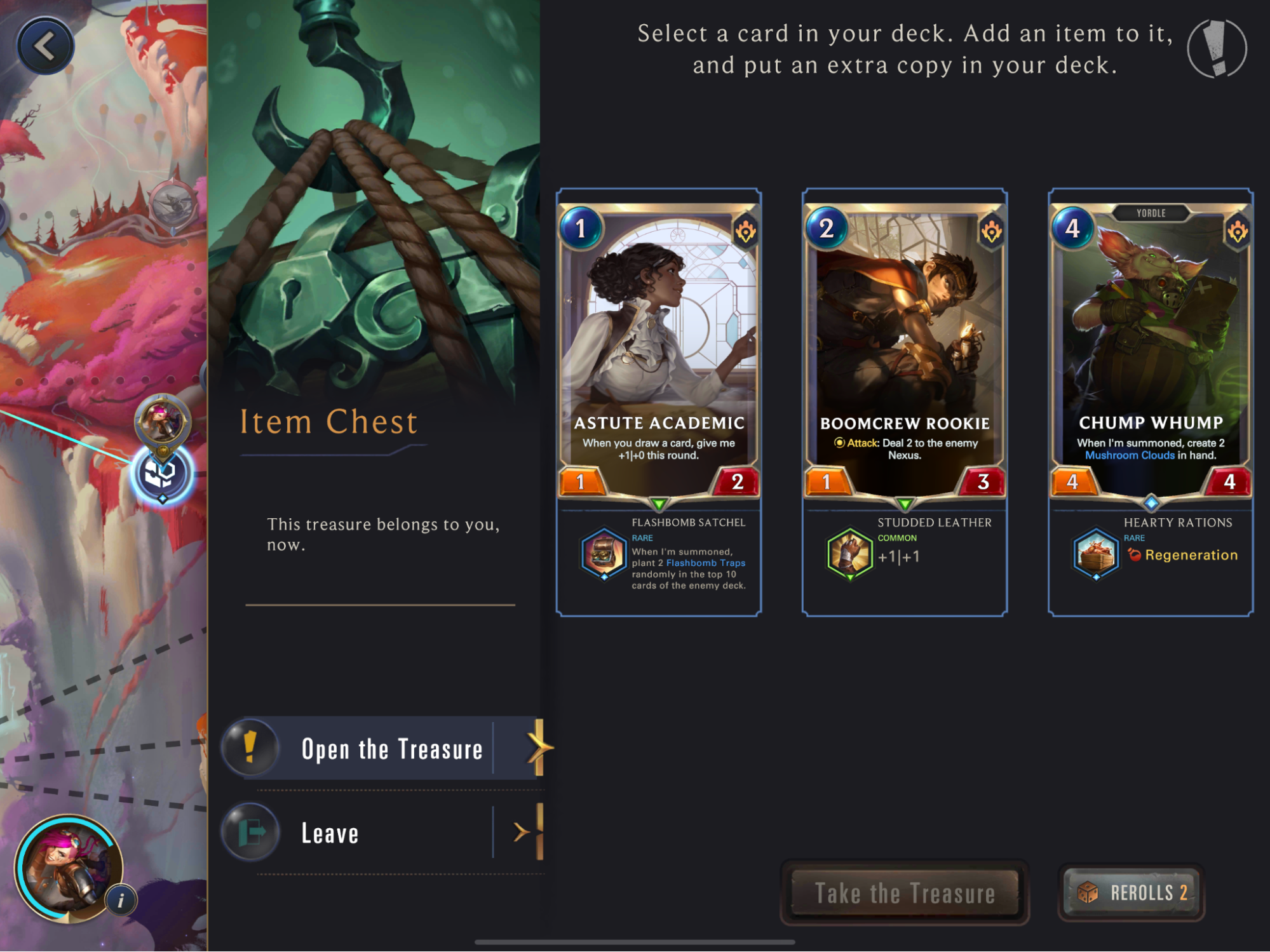
Task: Click the exclamation hint icon
Action: click(x=1217, y=49)
